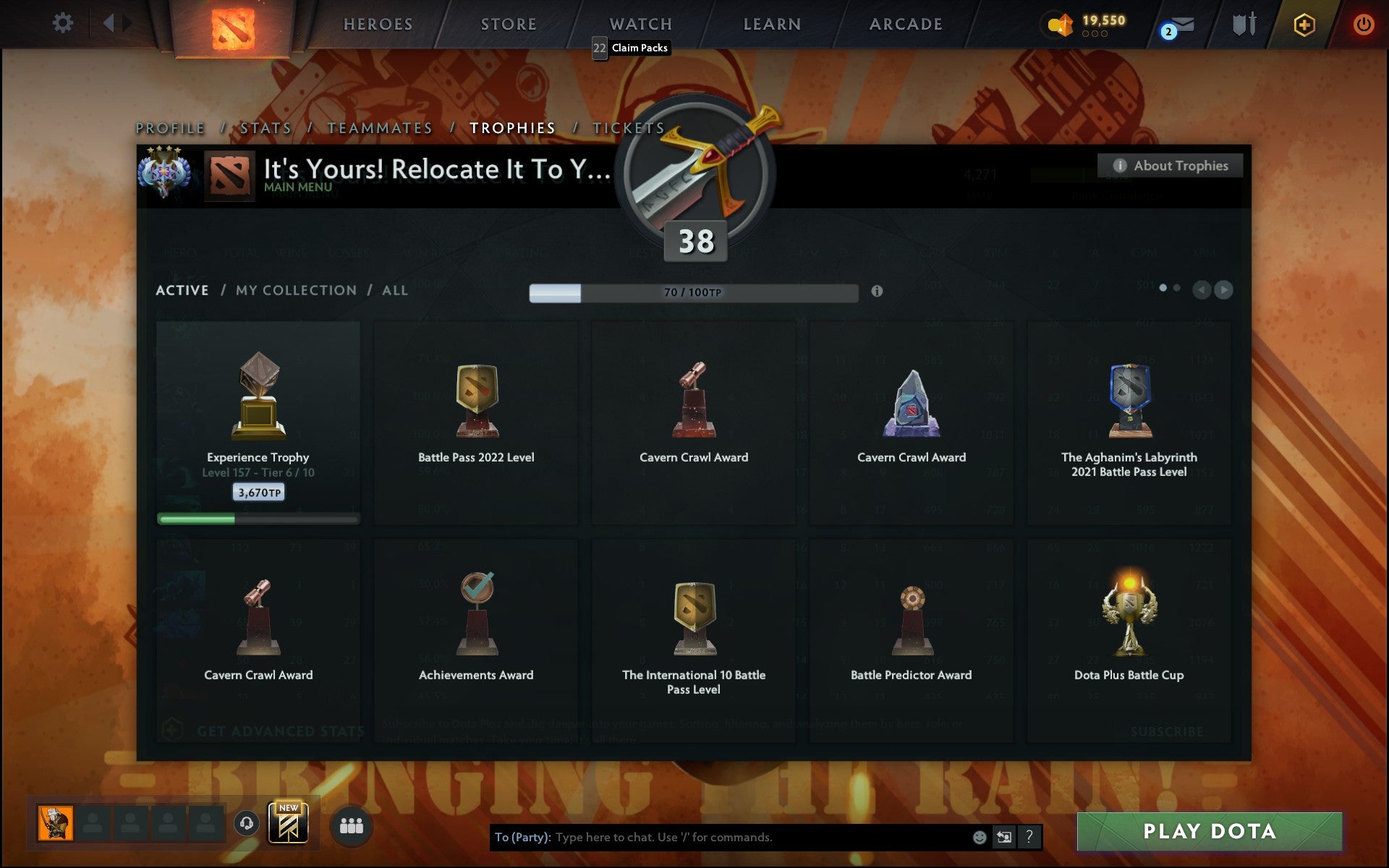Insert an emoji in party chat

[980, 838]
